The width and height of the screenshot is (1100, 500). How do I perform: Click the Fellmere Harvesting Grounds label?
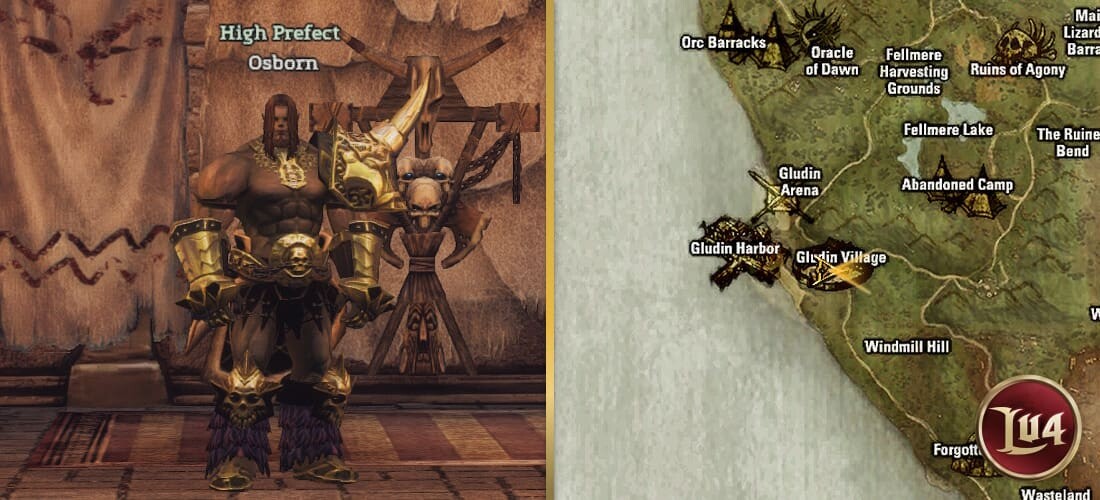tap(913, 72)
